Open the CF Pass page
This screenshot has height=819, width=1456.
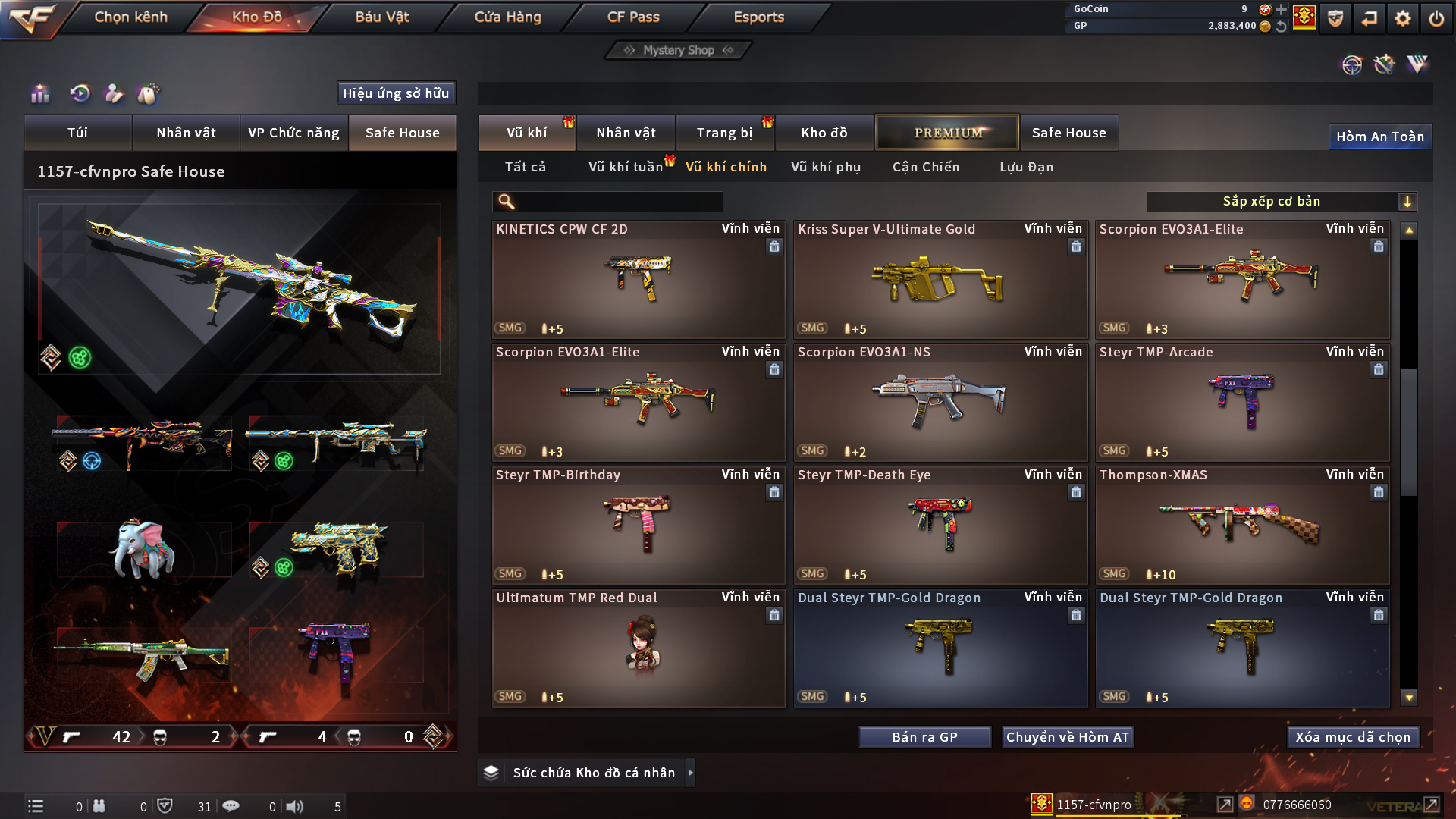[633, 17]
